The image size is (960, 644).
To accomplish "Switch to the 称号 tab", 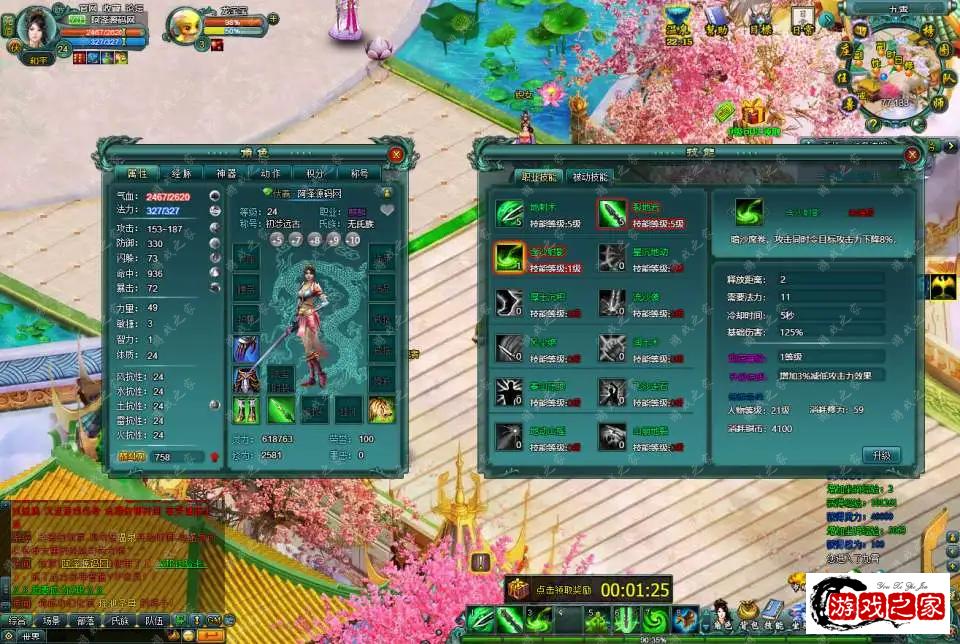I will 358,174.
